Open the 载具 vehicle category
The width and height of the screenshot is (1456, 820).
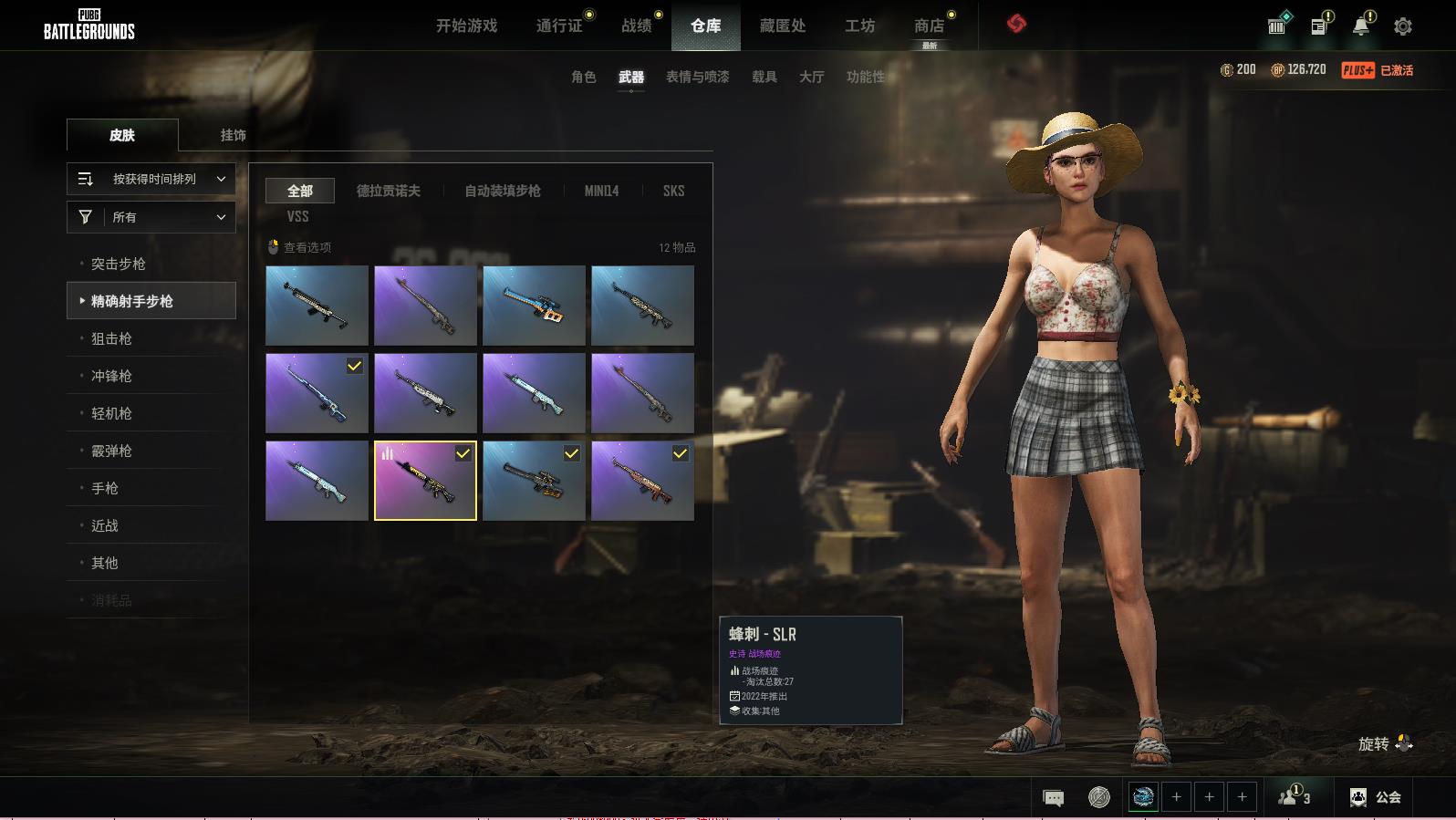coord(764,77)
